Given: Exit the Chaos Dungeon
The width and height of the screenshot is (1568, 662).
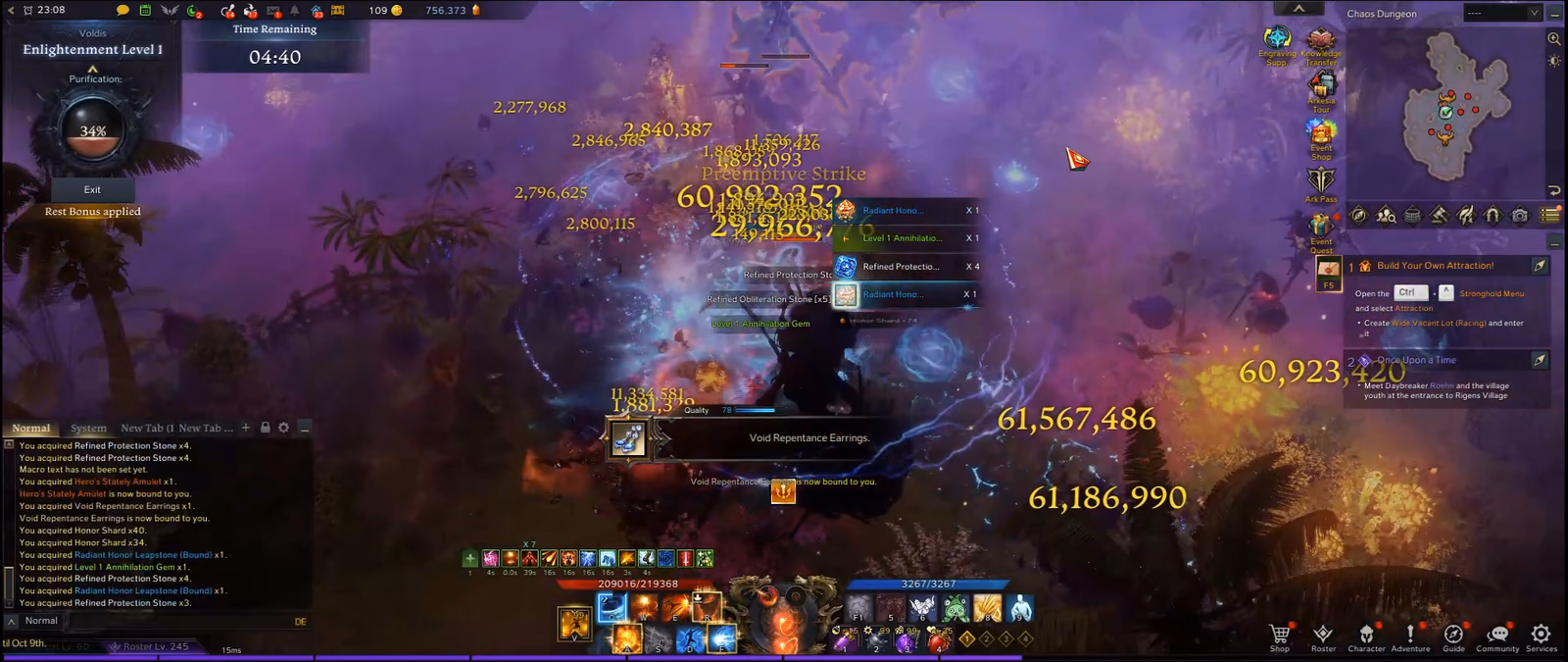Looking at the screenshot, I should (92, 189).
